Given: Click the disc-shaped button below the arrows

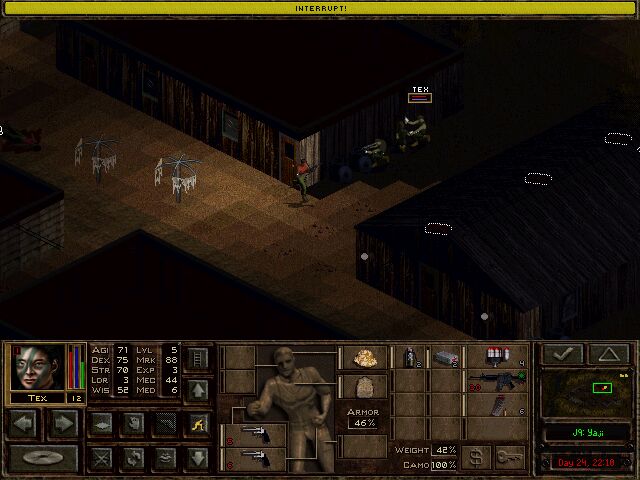Looking at the screenshot, I should [x=44, y=458].
